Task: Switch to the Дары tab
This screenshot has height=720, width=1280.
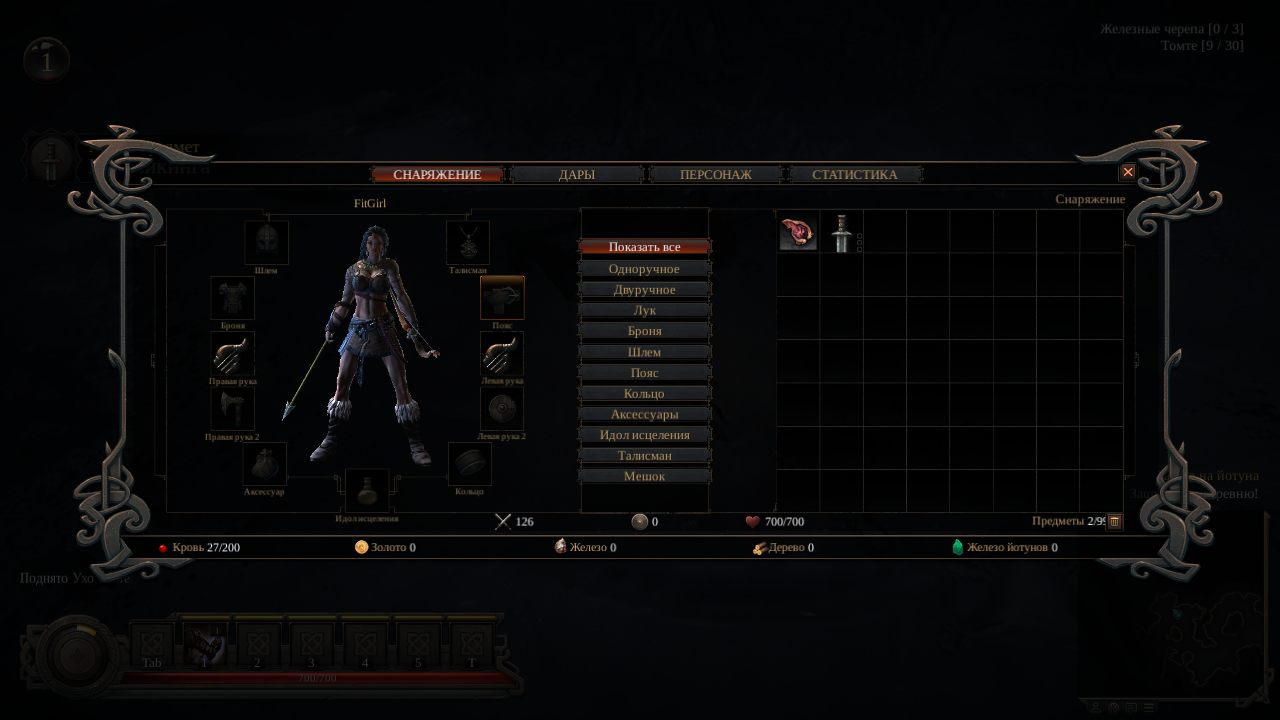Action: [577, 174]
